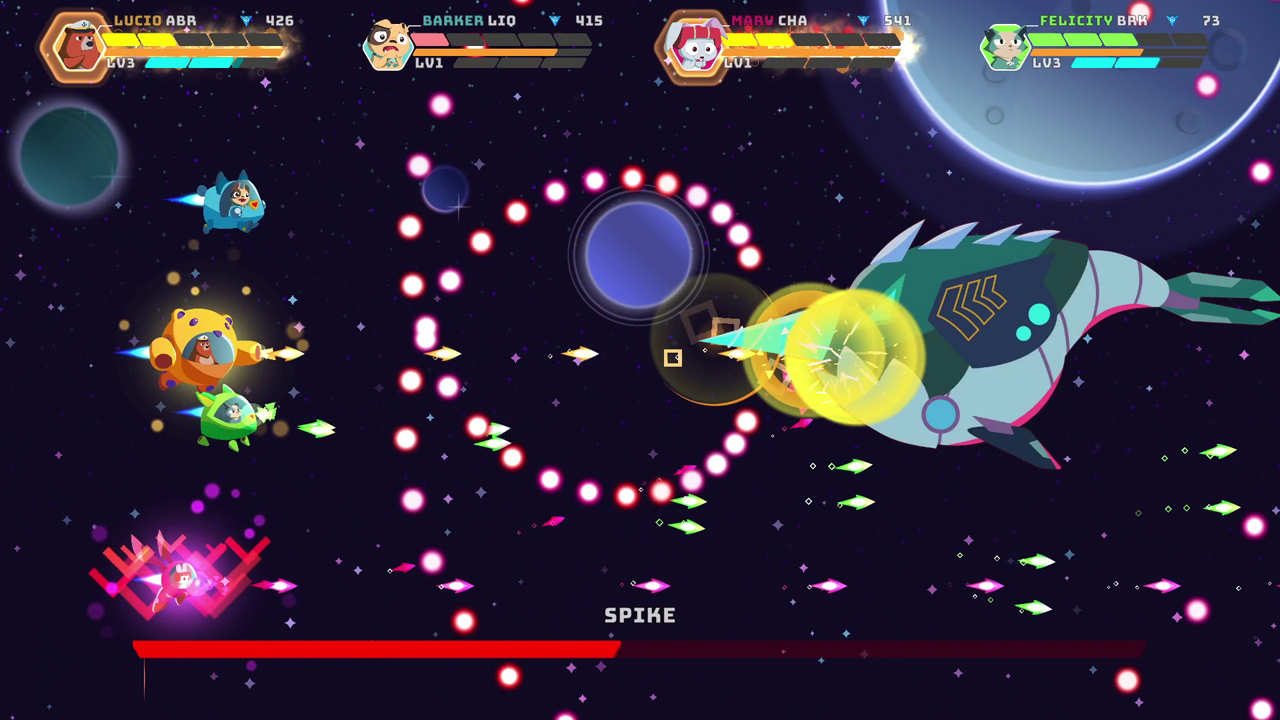Select Lucio's hexagonal bear portrait
The width and height of the screenshot is (1280, 720).
point(78,45)
